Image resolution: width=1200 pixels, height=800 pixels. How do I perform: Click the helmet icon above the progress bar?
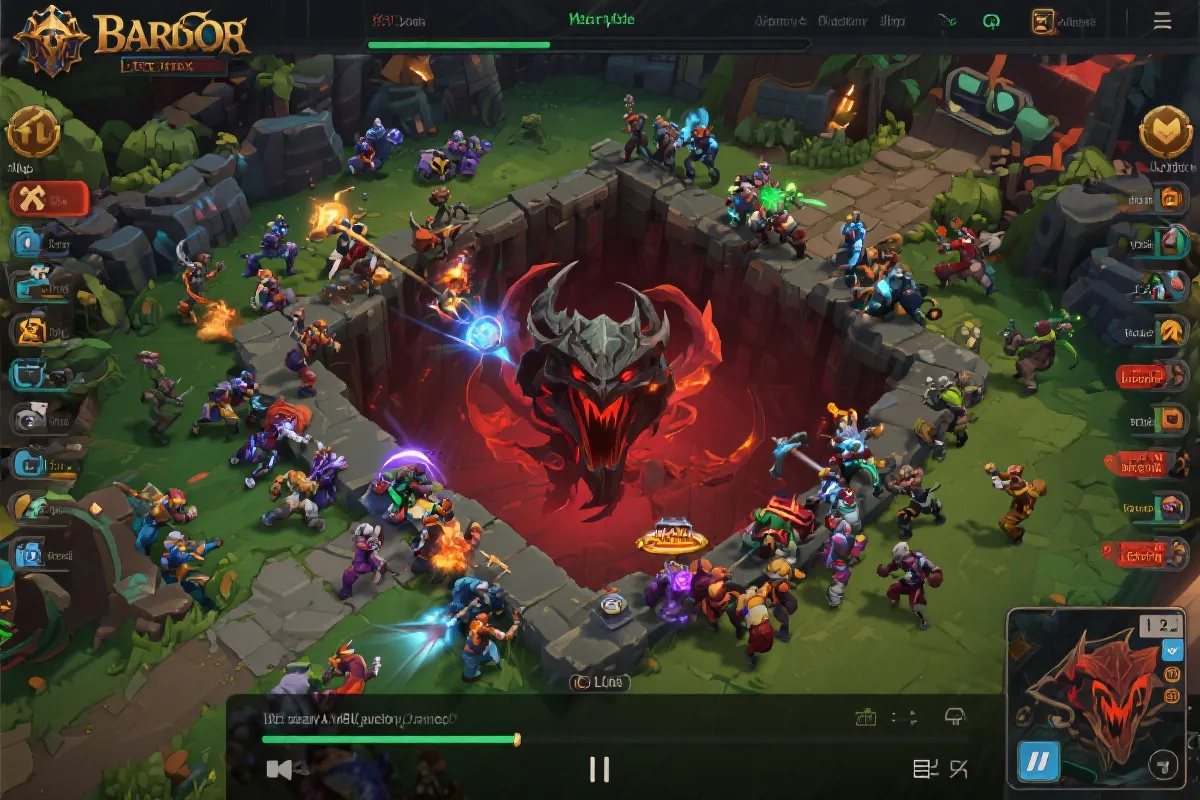click(955, 716)
